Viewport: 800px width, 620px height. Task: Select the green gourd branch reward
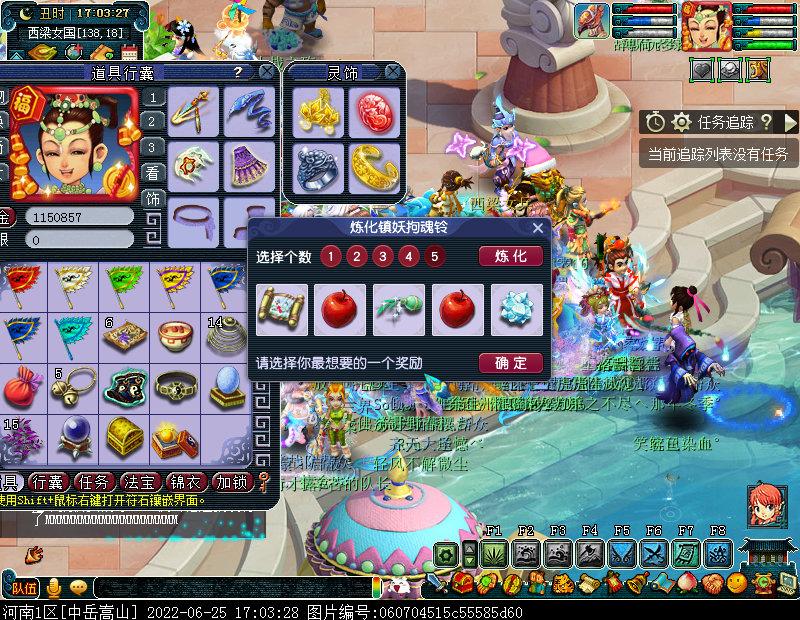coord(399,310)
